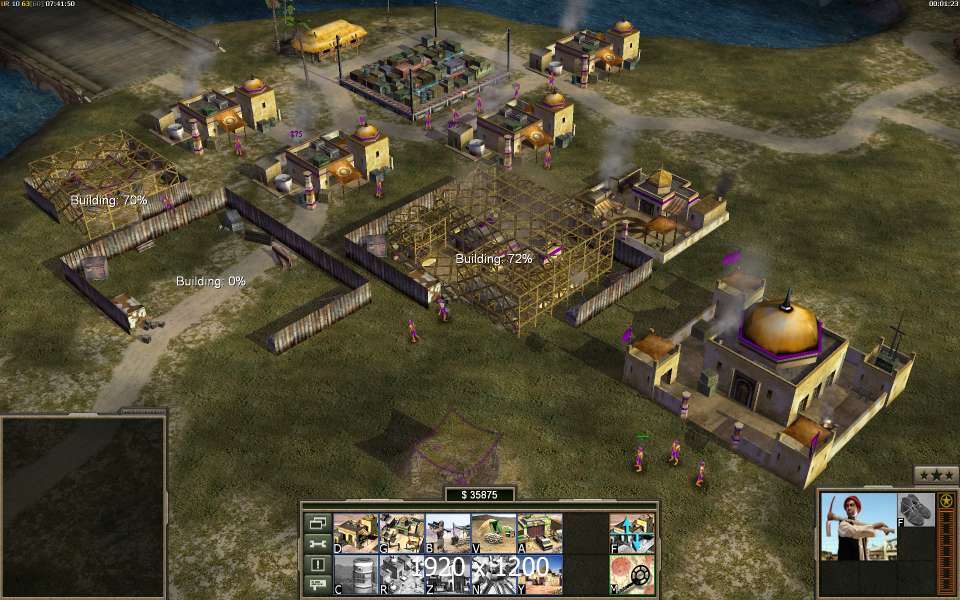This screenshot has width=960, height=600.
Task: Click the gold star medal button
Action: pos(945,500)
